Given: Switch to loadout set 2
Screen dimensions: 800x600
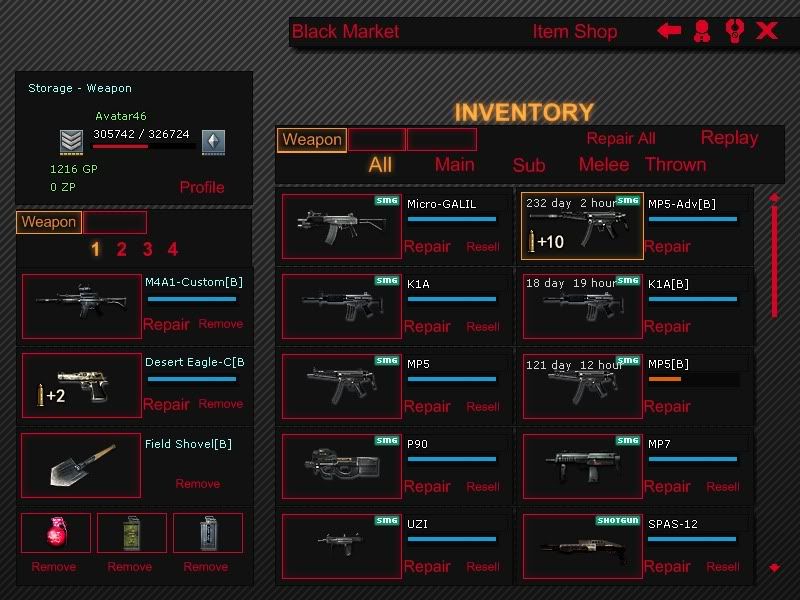Looking at the screenshot, I should tap(121, 250).
